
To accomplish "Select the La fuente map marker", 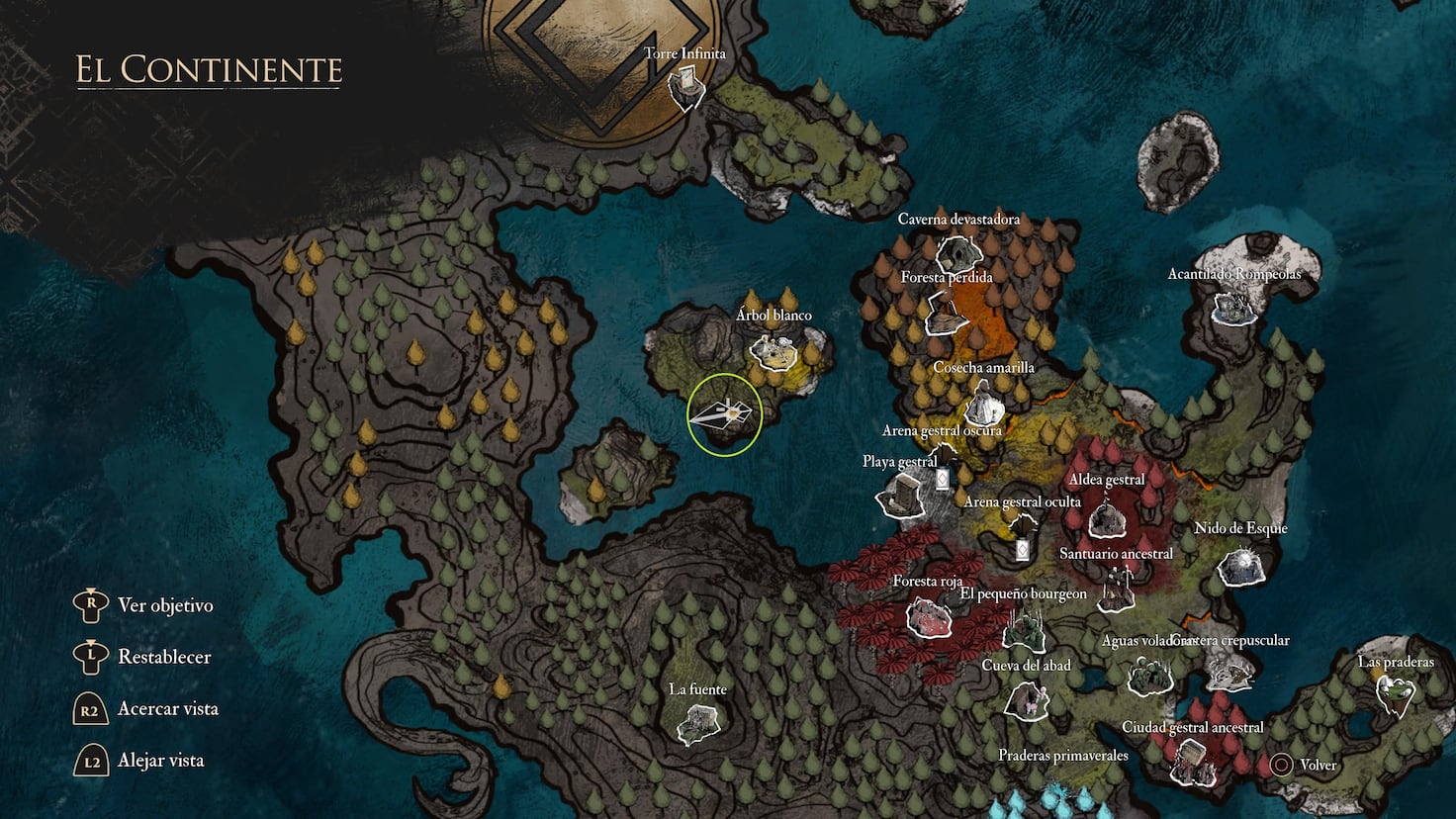I will pos(697,724).
